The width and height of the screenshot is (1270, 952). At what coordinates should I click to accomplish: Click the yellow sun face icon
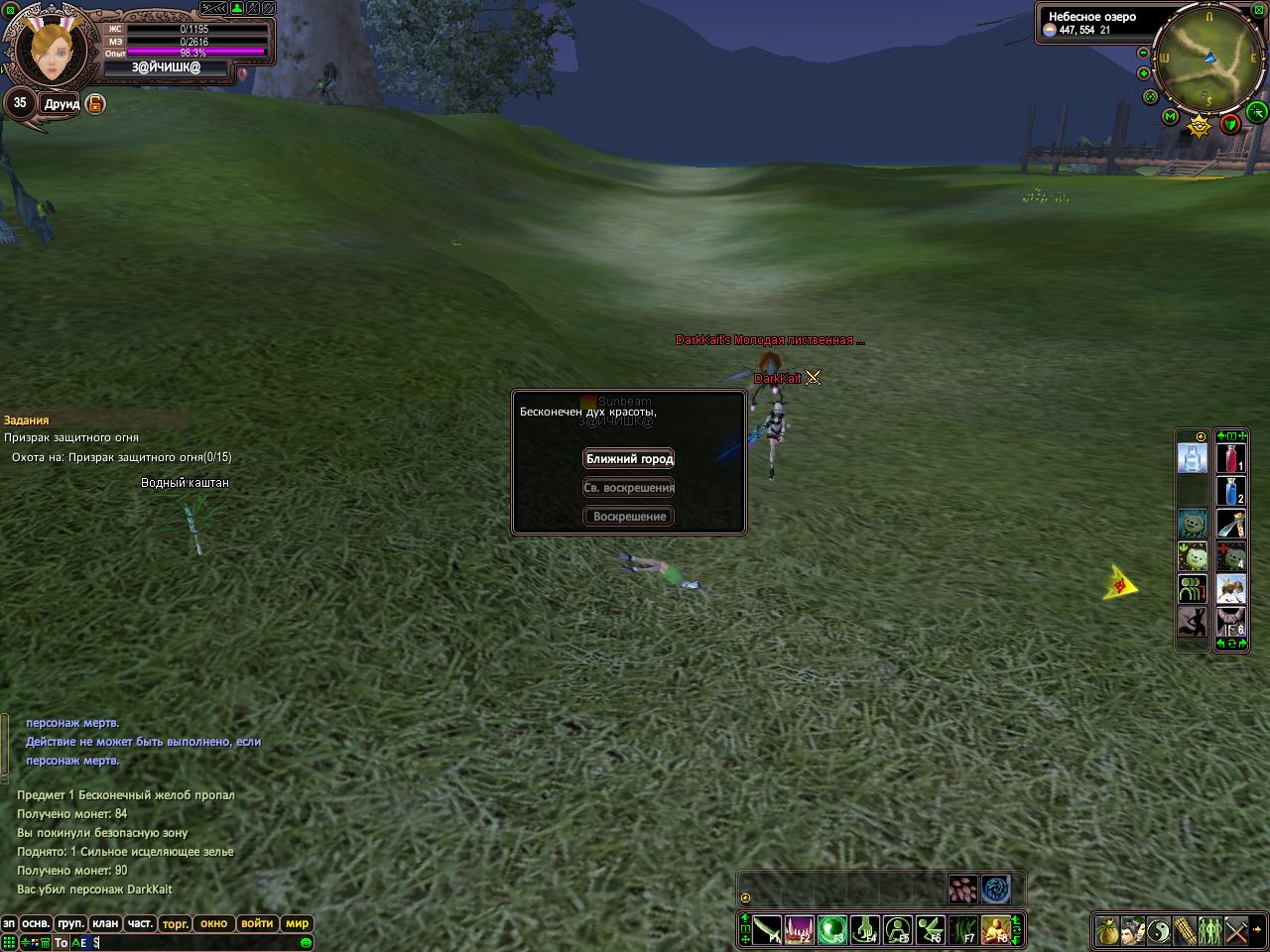click(1200, 125)
